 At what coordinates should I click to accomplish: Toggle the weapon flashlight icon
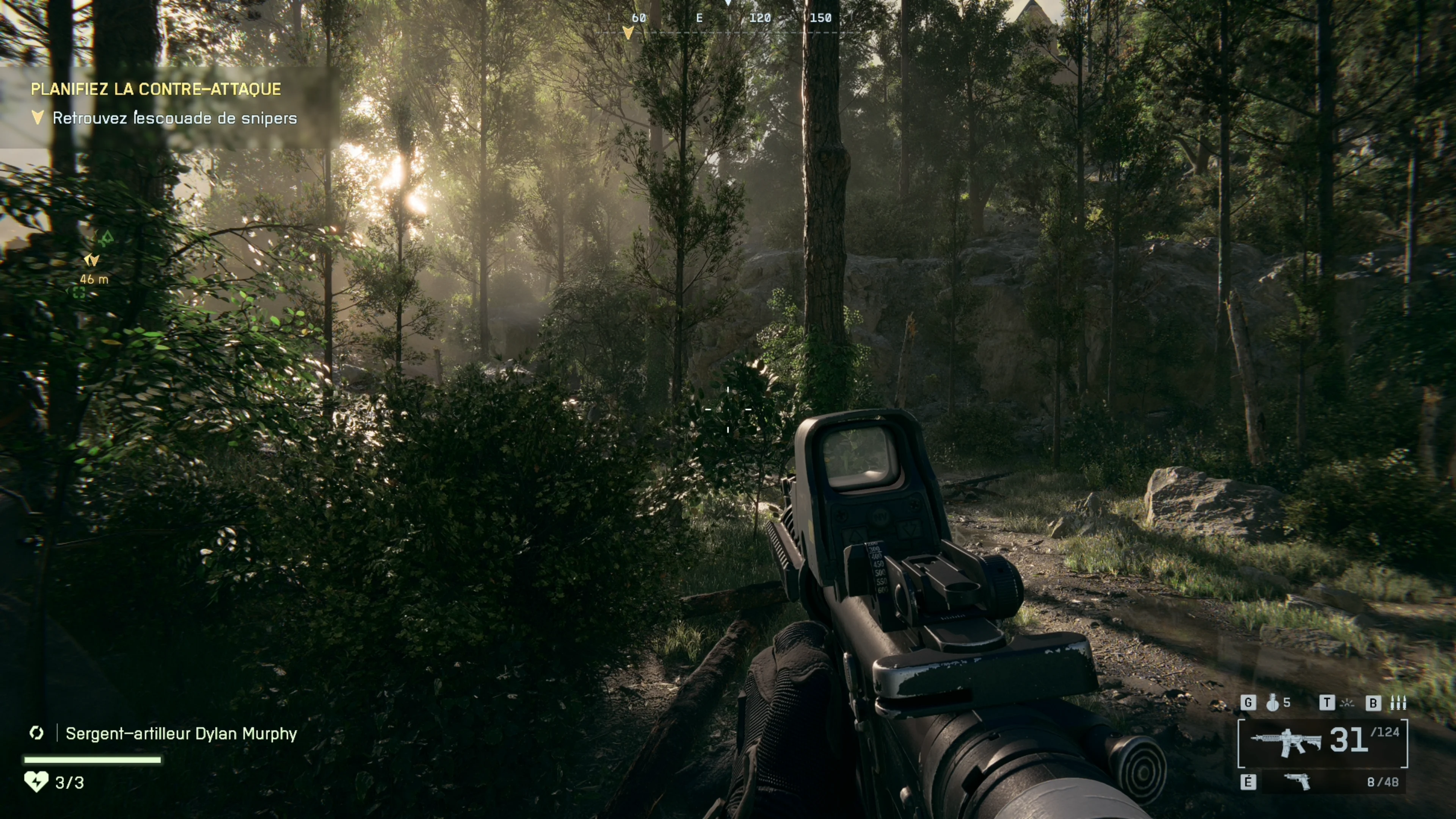pyautogui.click(x=1348, y=703)
